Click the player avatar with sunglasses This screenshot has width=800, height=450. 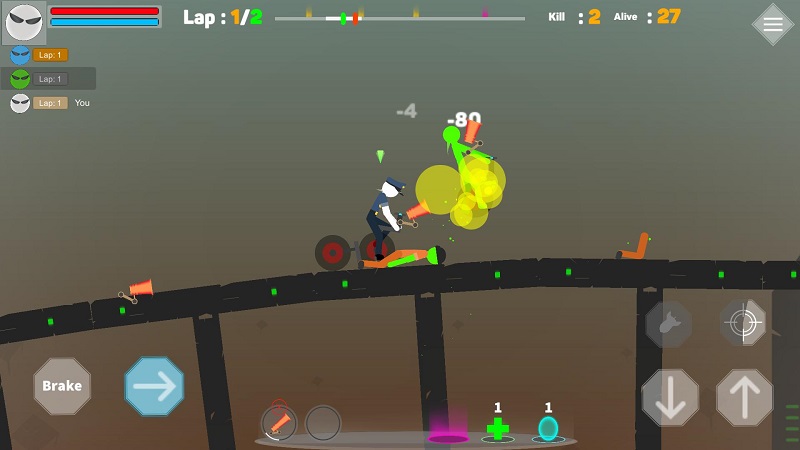coord(24,22)
